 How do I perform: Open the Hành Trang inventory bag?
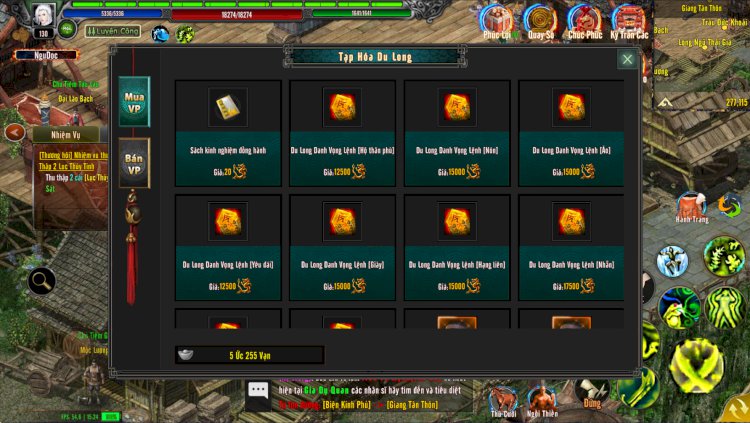(x=691, y=207)
